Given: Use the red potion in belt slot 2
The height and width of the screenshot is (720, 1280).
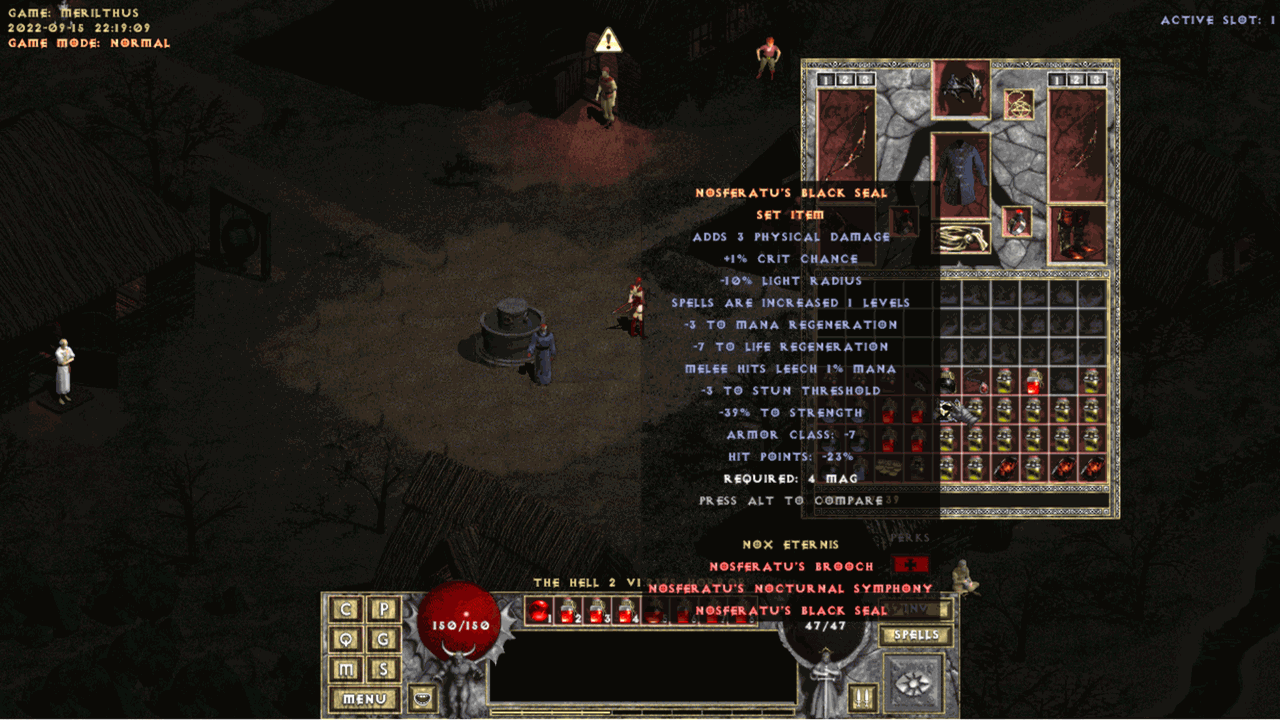Looking at the screenshot, I should tap(569, 610).
